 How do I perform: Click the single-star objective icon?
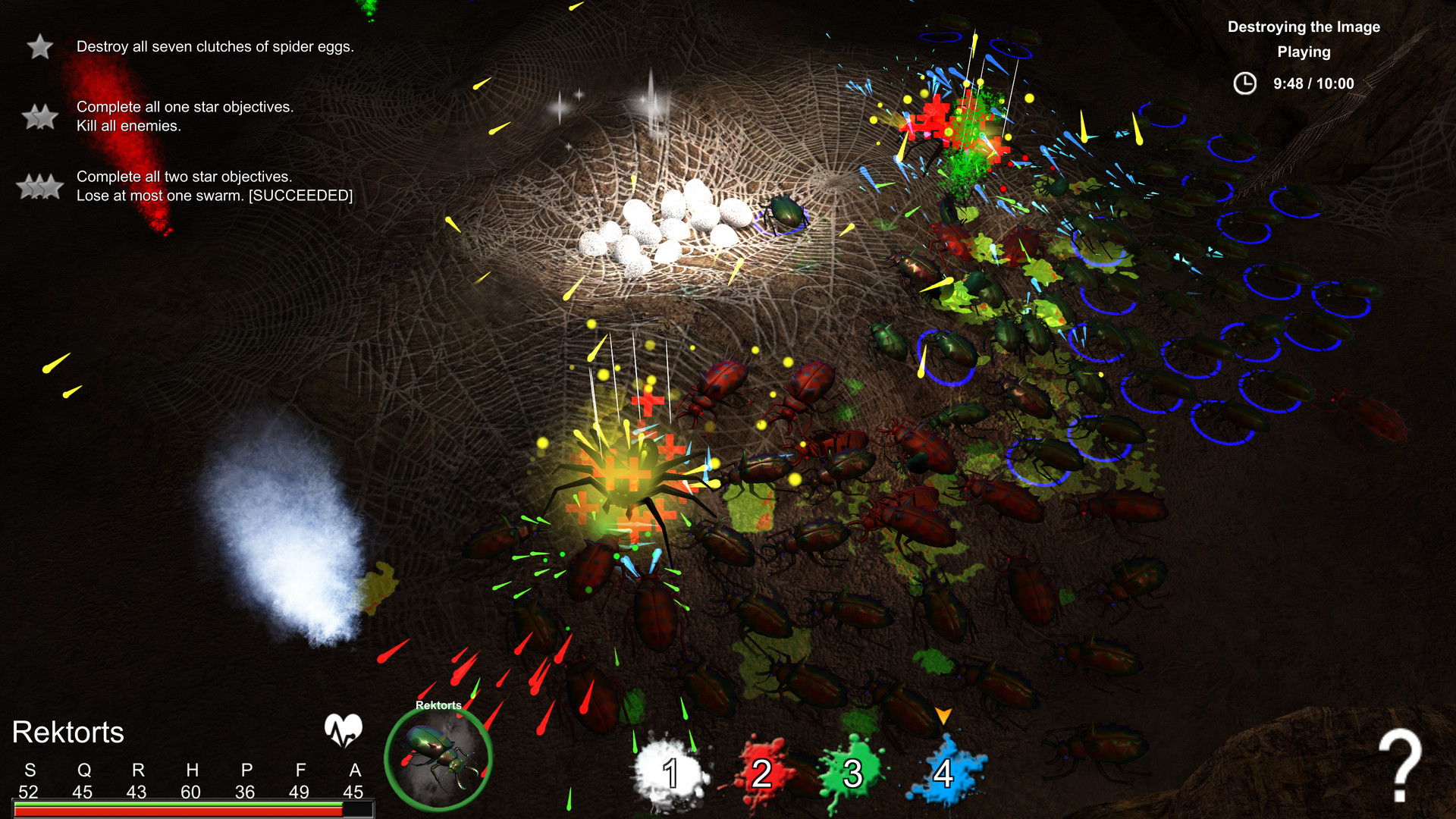coord(39,47)
